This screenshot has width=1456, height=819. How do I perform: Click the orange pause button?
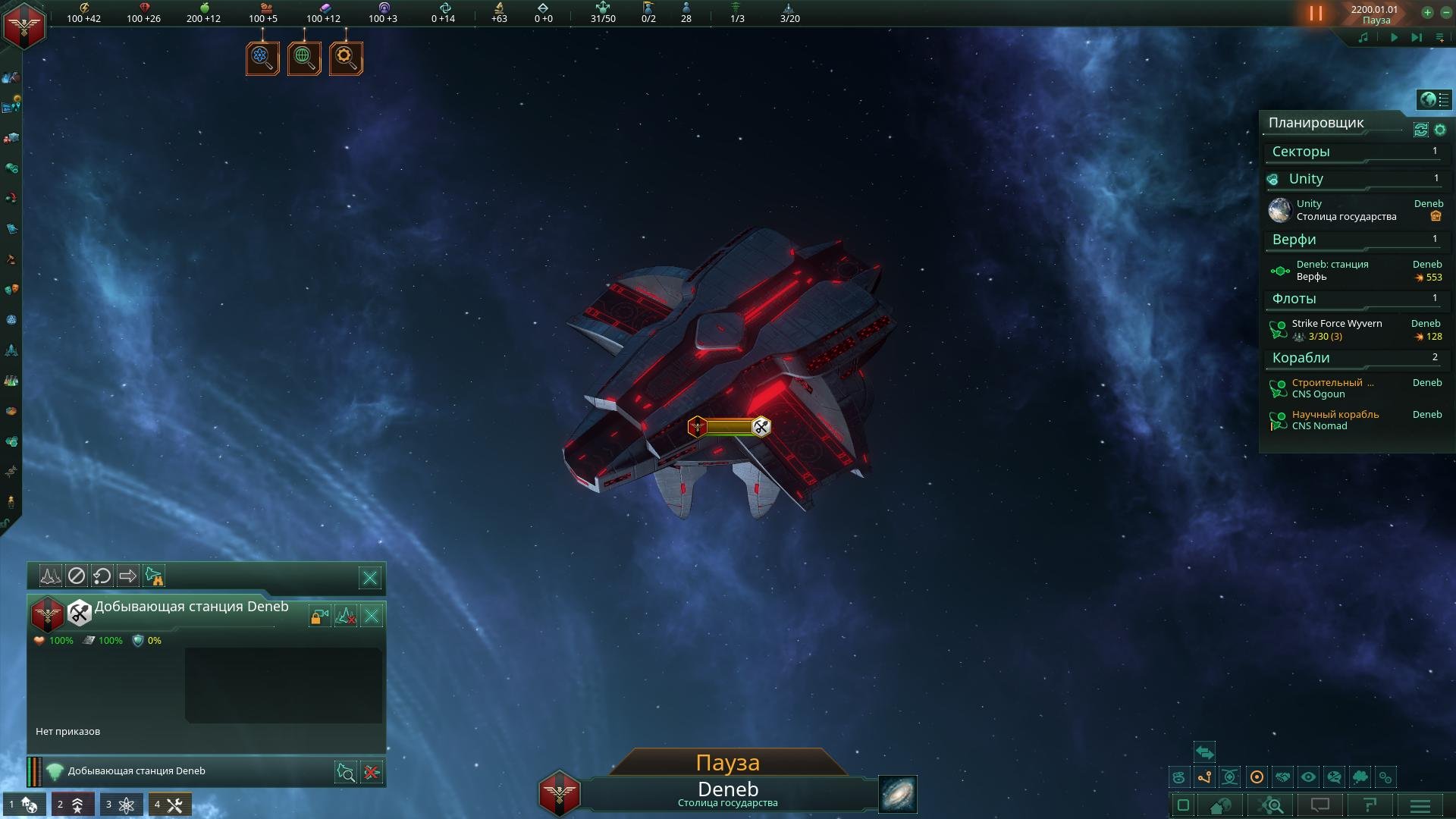[x=1316, y=14]
